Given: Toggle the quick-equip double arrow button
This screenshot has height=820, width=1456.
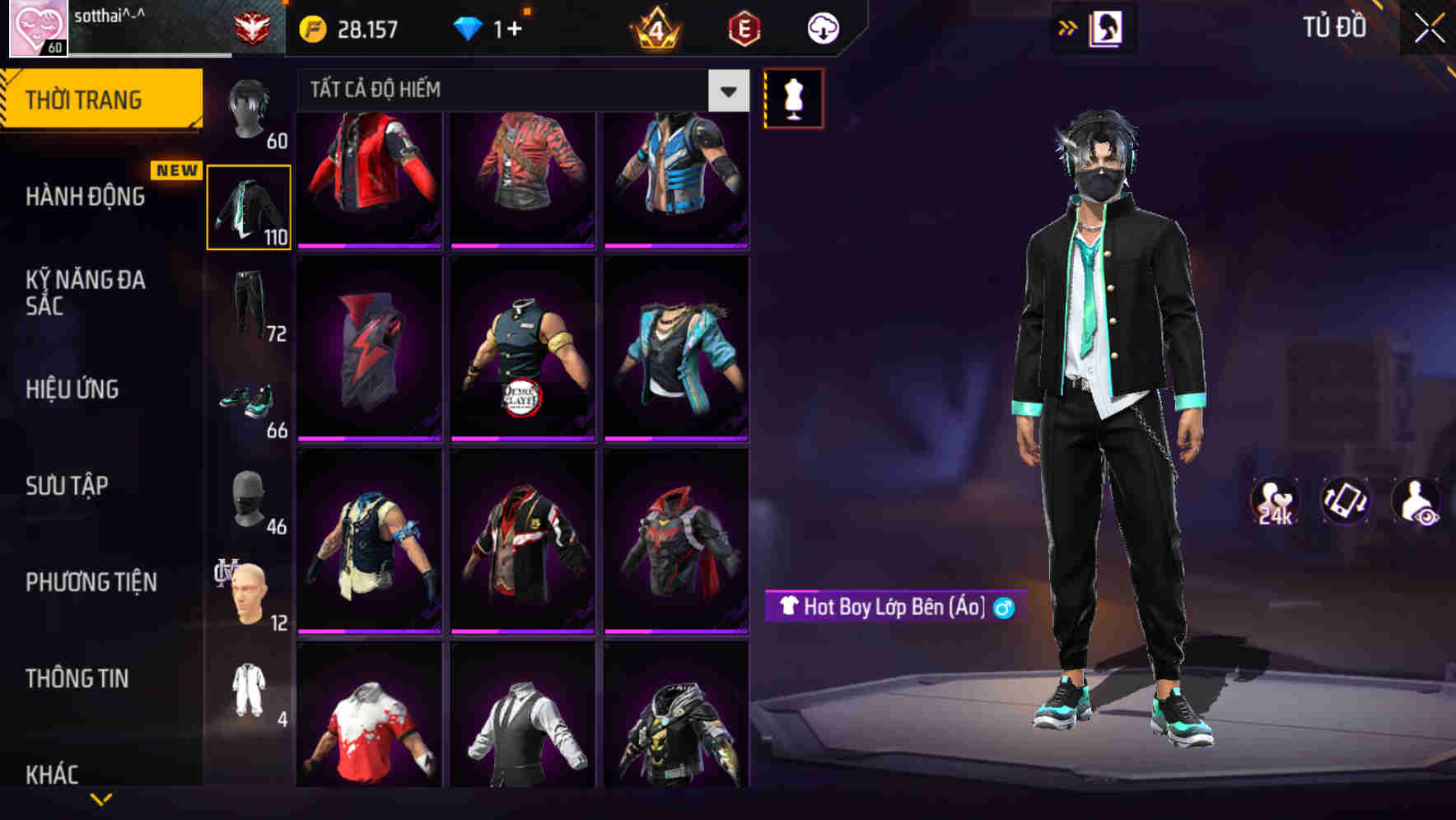Looking at the screenshot, I should 1068,27.
